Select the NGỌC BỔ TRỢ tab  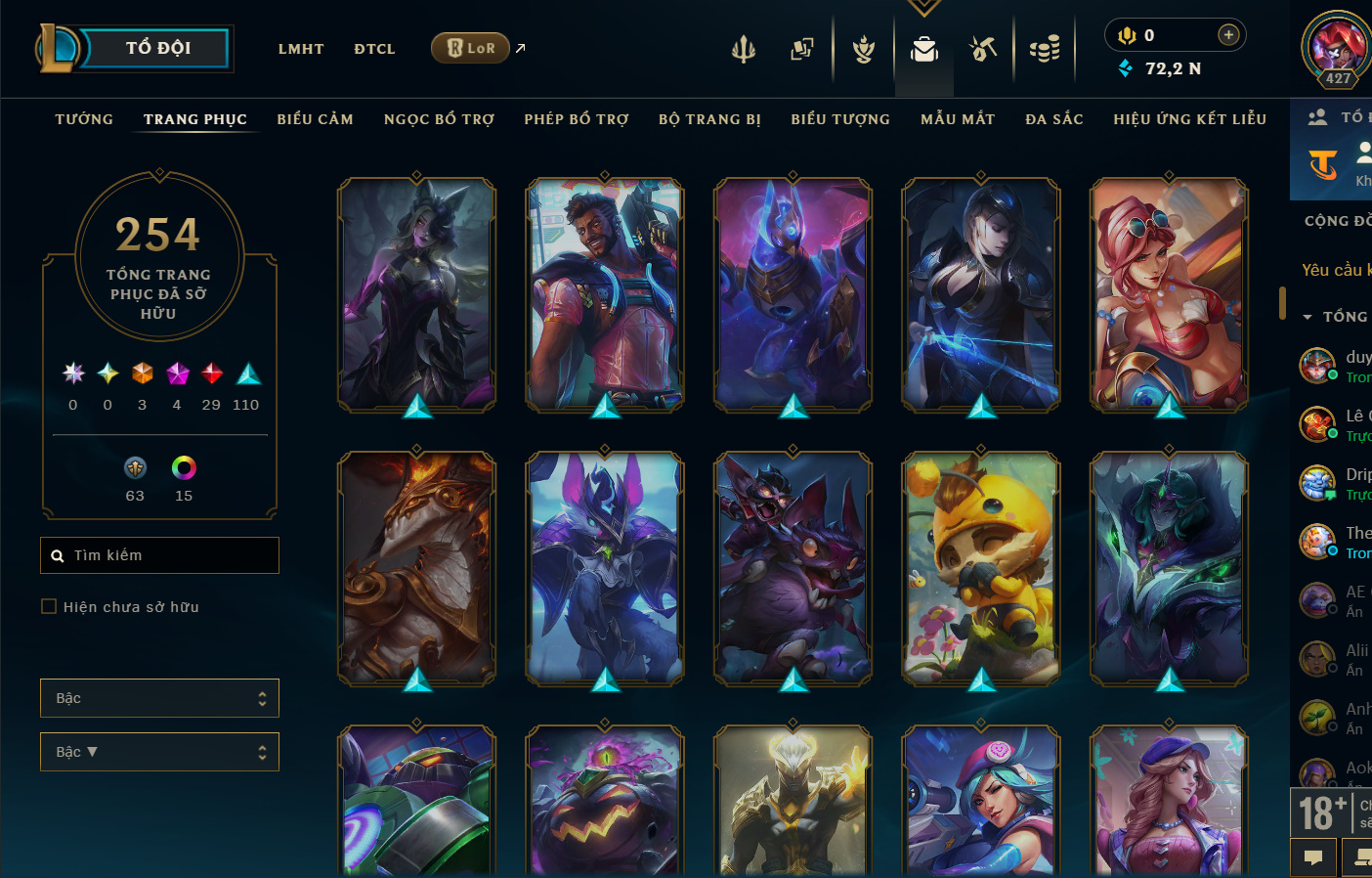439,119
